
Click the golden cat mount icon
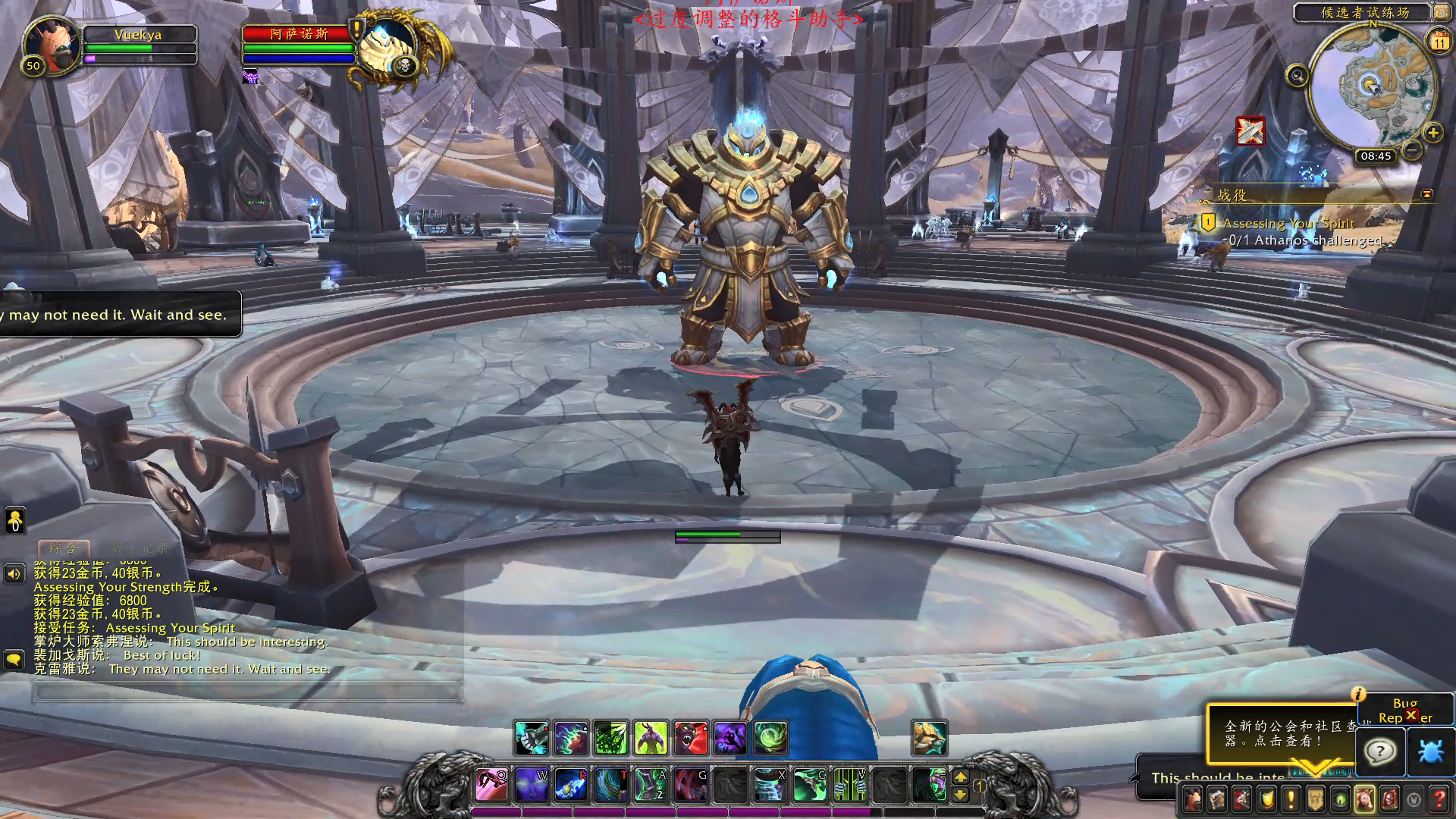929,738
